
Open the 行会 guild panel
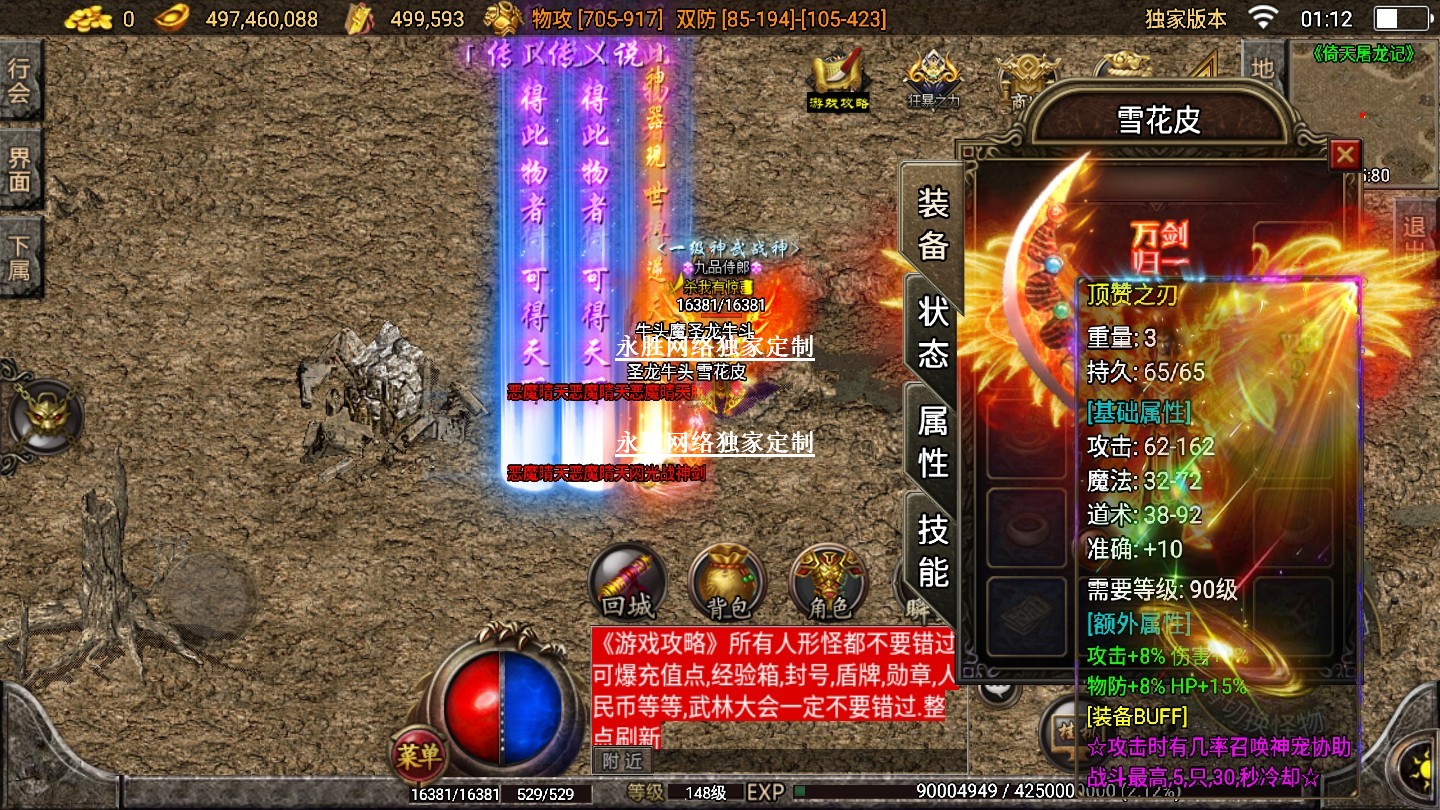[x=20, y=82]
